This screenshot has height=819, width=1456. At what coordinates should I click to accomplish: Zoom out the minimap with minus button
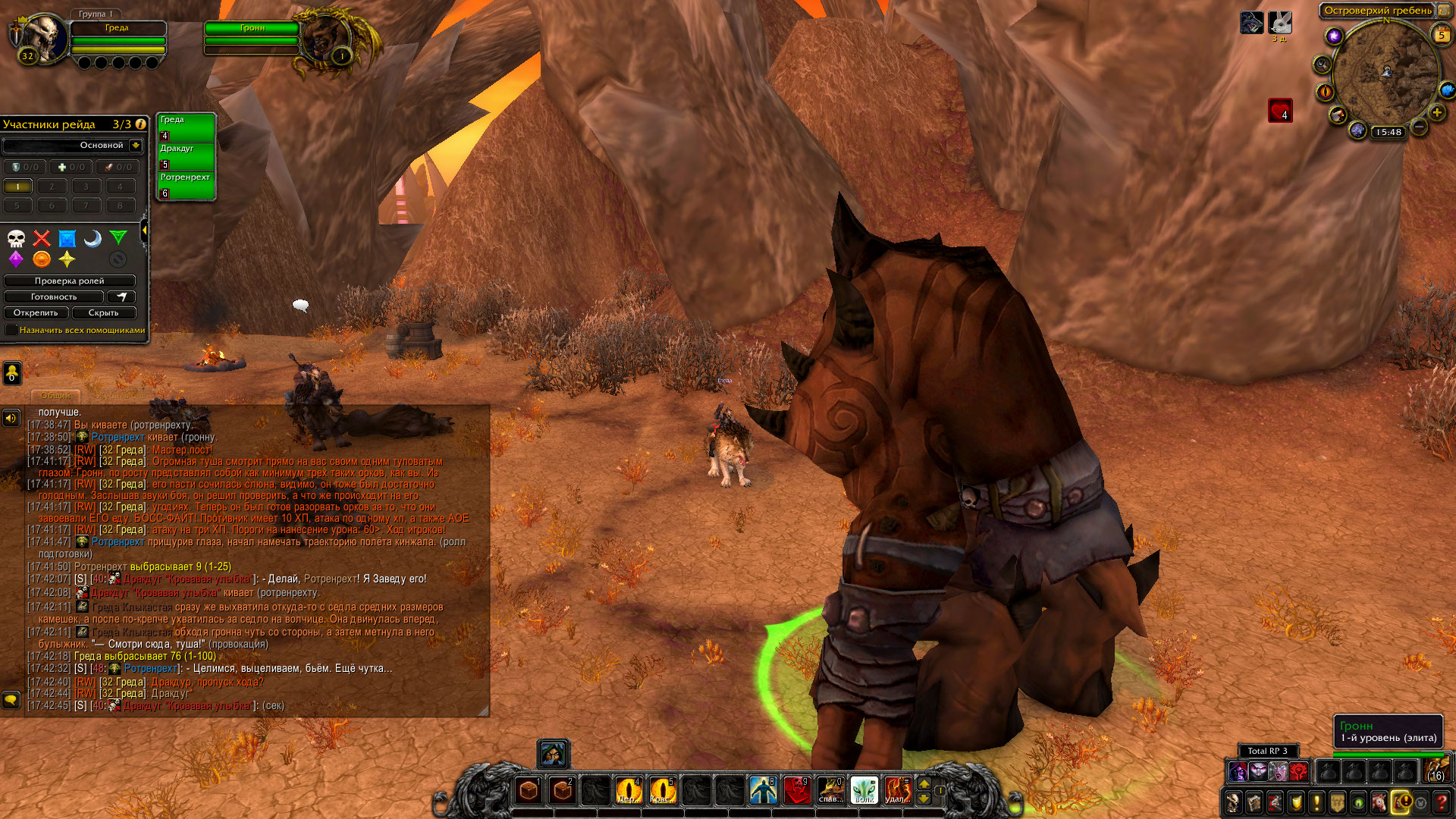[1419, 127]
